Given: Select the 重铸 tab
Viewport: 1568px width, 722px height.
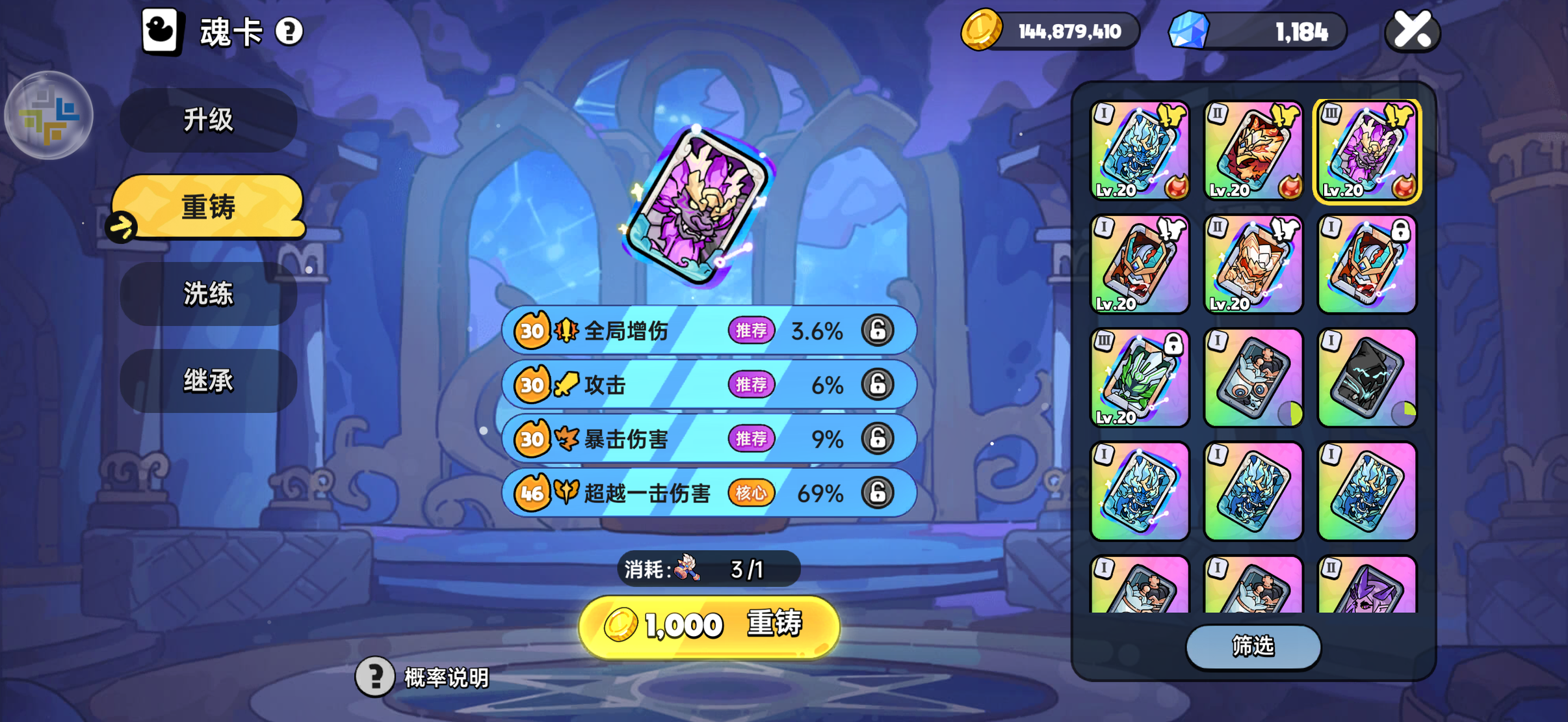Looking at the screenshot, I should (x=208, y=207).
